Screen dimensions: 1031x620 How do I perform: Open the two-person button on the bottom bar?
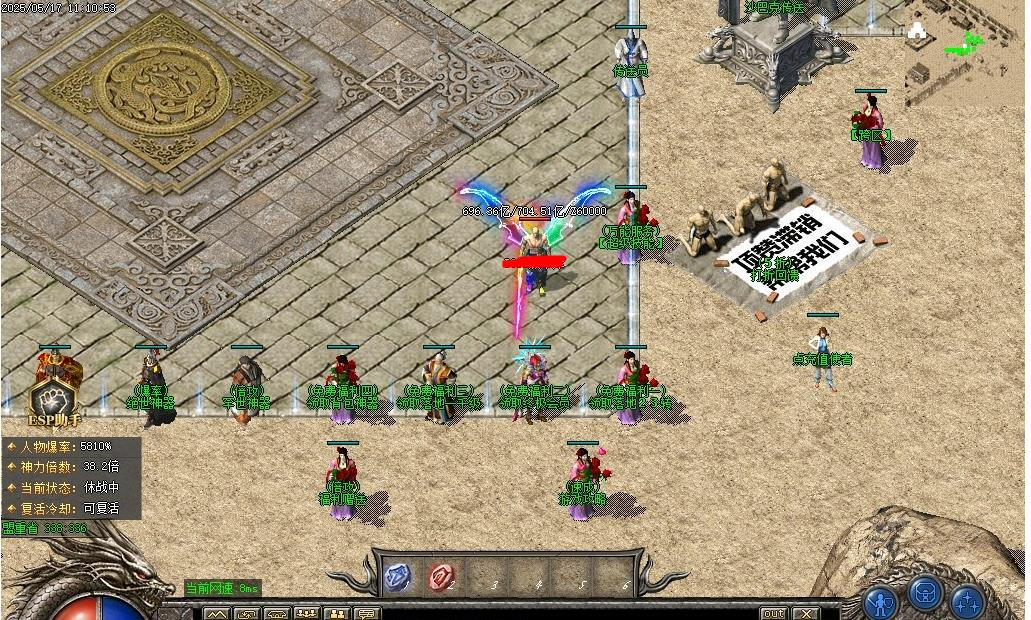point(337,614)
